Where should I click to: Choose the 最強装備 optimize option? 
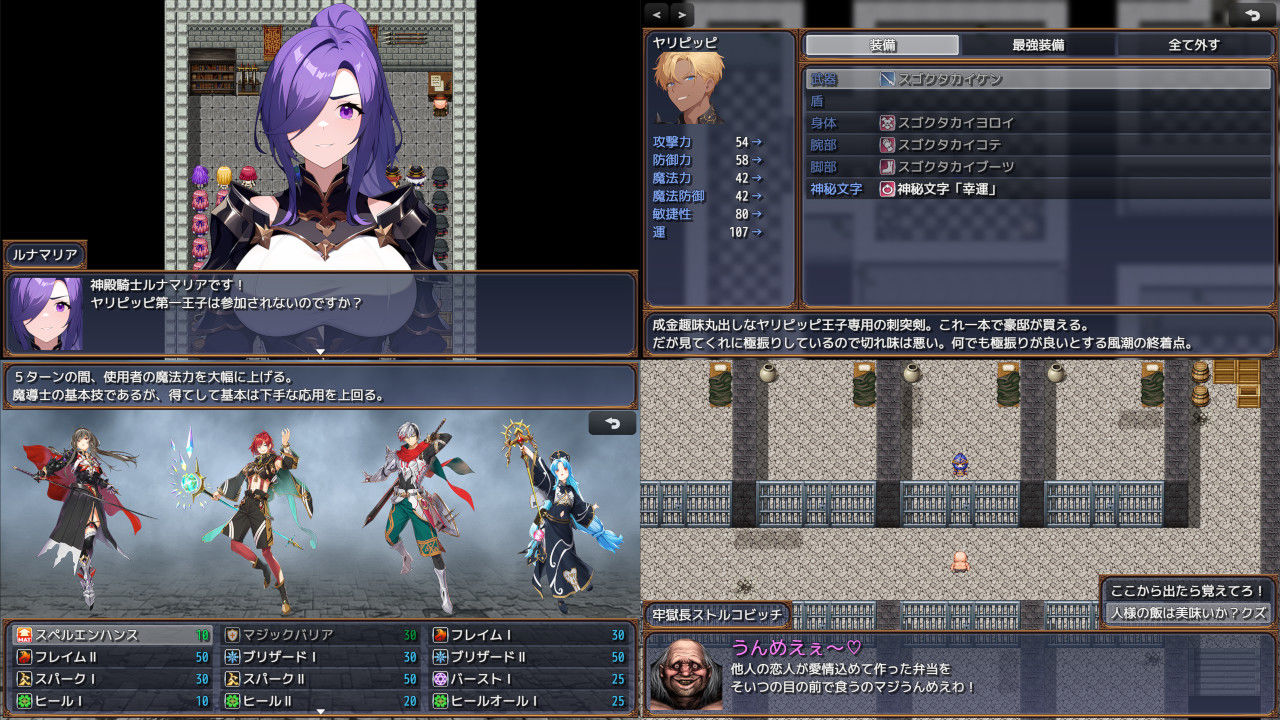1037,45
